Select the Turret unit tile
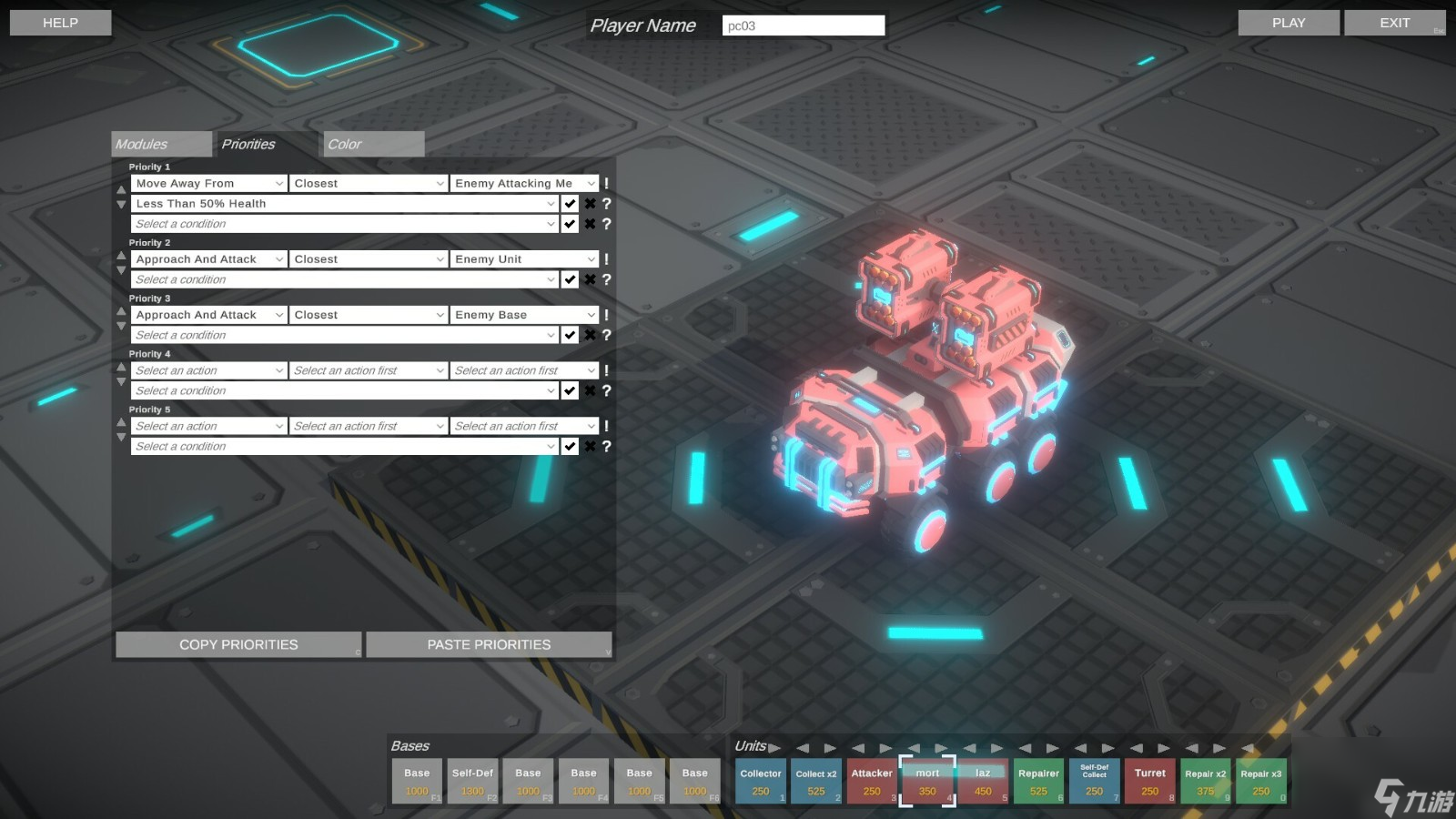The height and width of the screenshot is (819, 1456). tap(1149, 782)
